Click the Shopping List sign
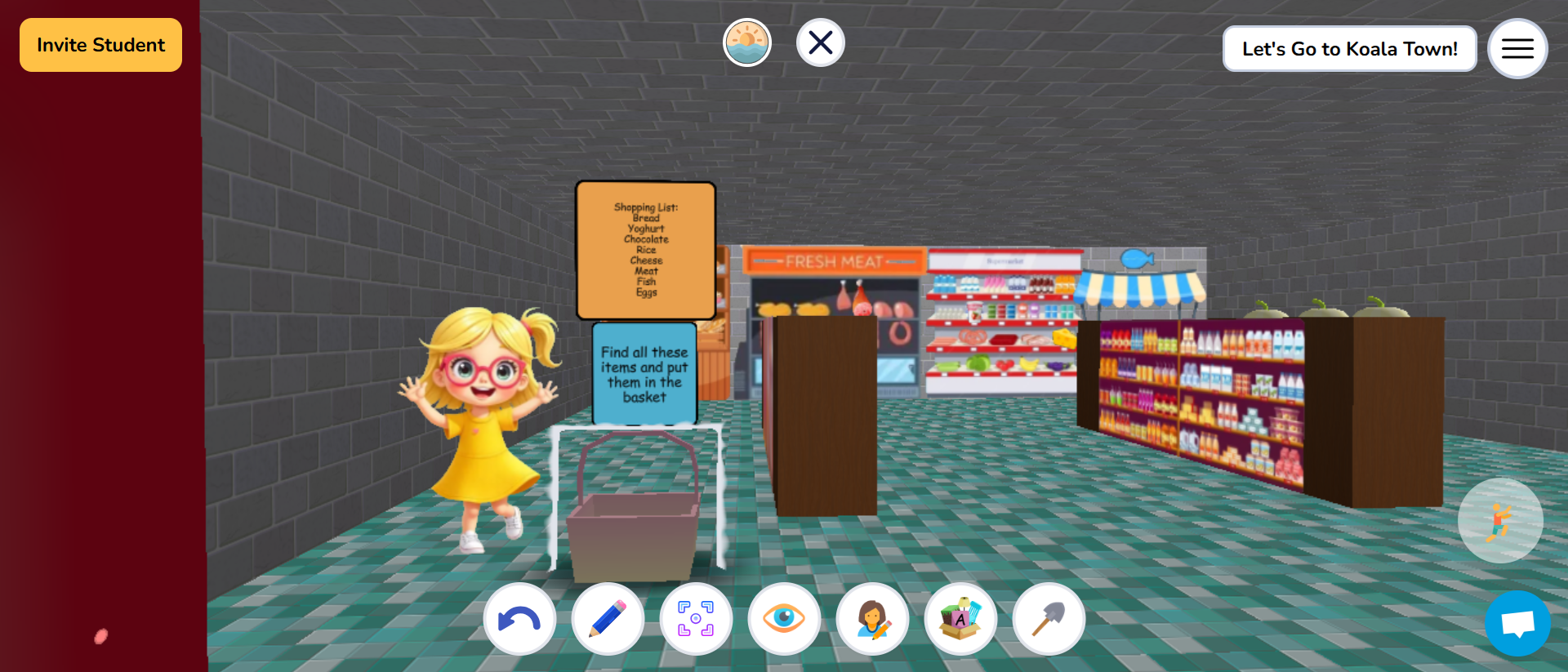Image resolution: width=1568 pixels, height=672 pixels. click(x=645, y=249)
